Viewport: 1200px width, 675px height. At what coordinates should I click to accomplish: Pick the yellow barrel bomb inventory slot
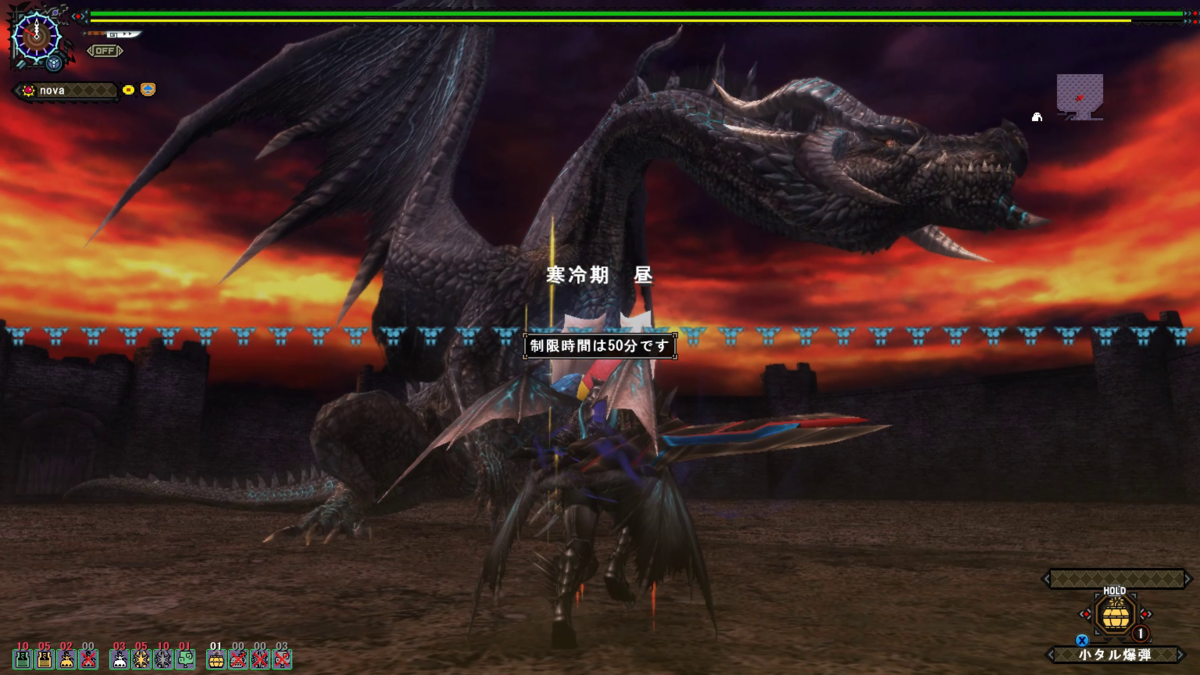[215, 659]
